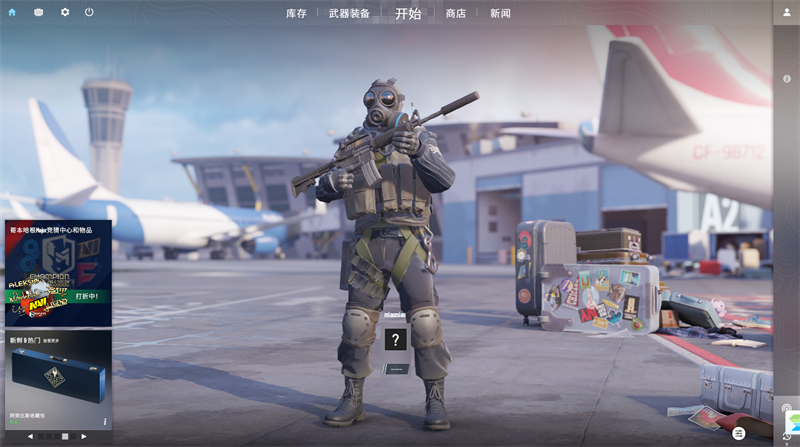Open the Copenhagen Major hub banner
The image size is (800, 447).
(x=58, y=273)
